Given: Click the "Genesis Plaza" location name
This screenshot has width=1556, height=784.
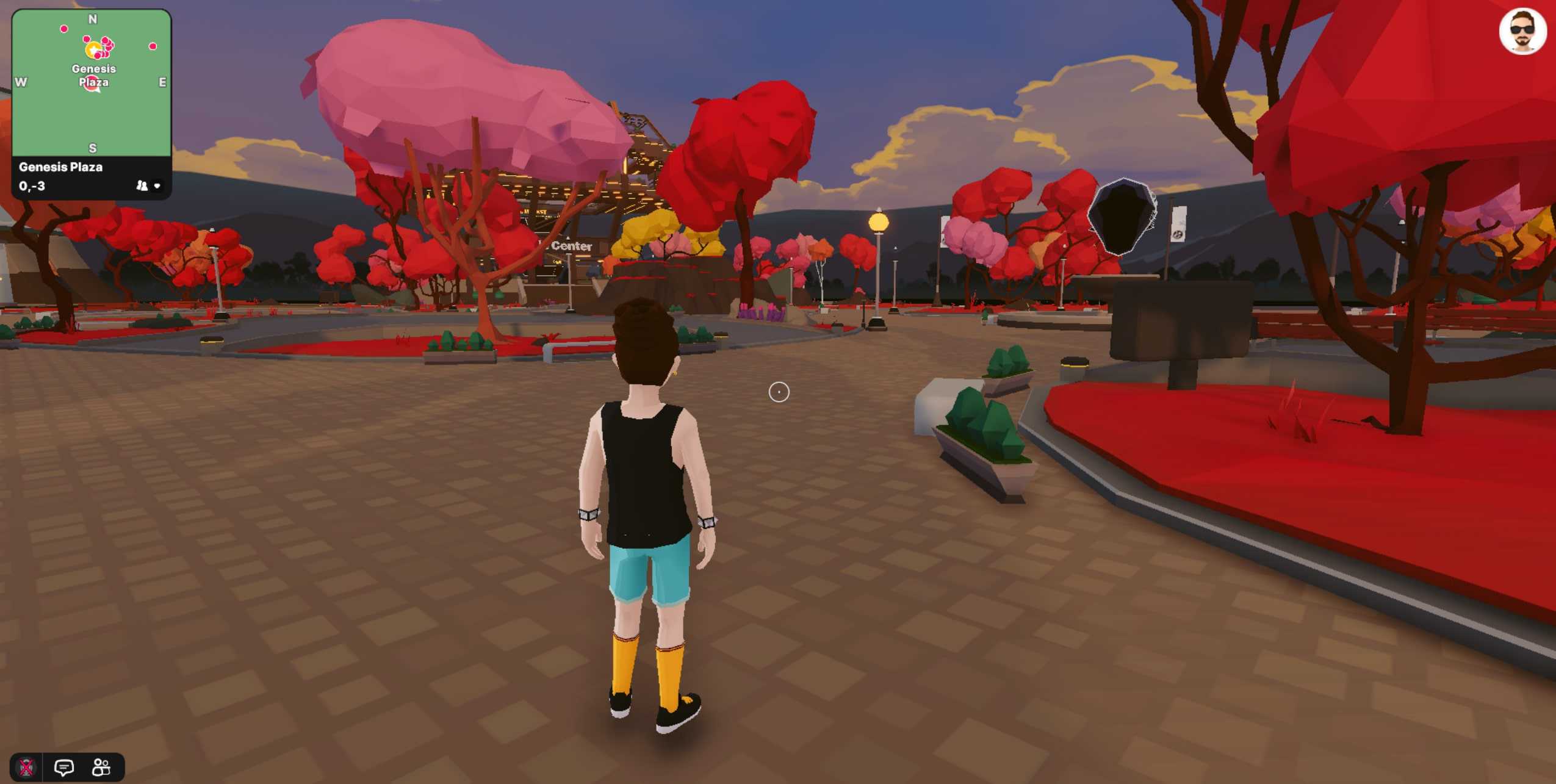Looking at the screenshot, I should pyautogui.click(x=61, y=167).
